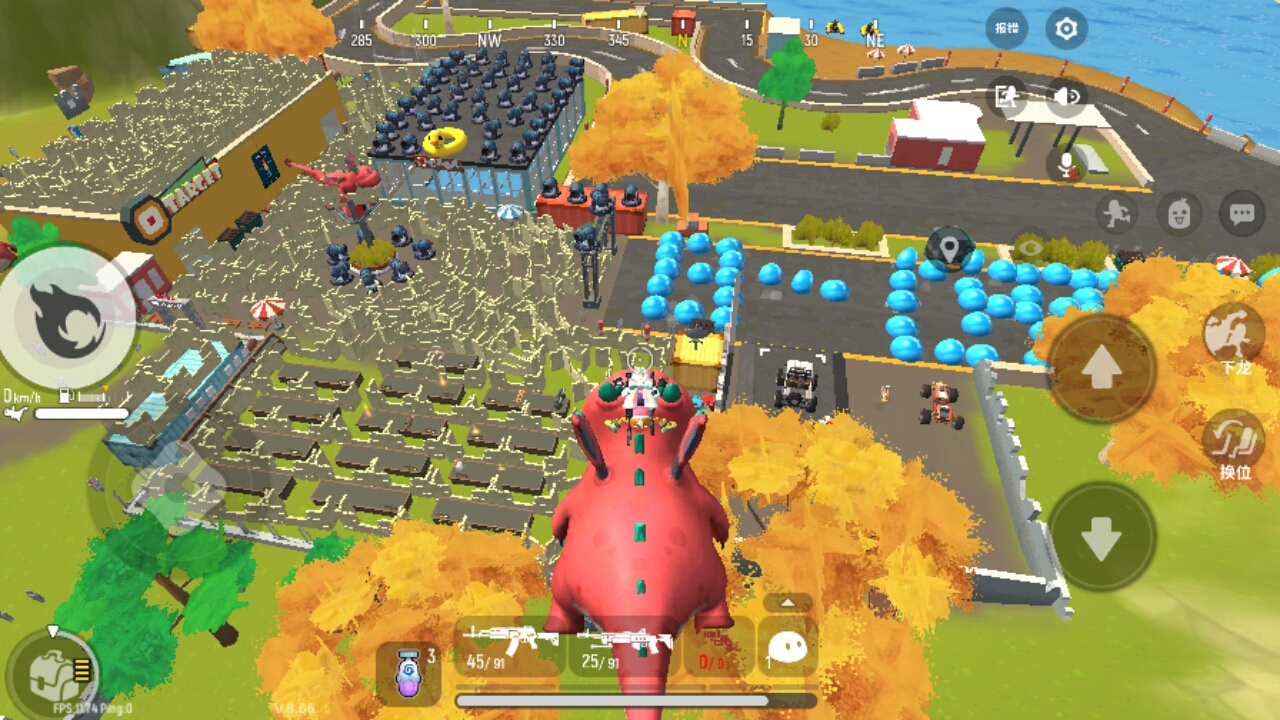The image size is (1280, 720).
Task: Toggle the speaker sound button
Action: click(1066, 96)
